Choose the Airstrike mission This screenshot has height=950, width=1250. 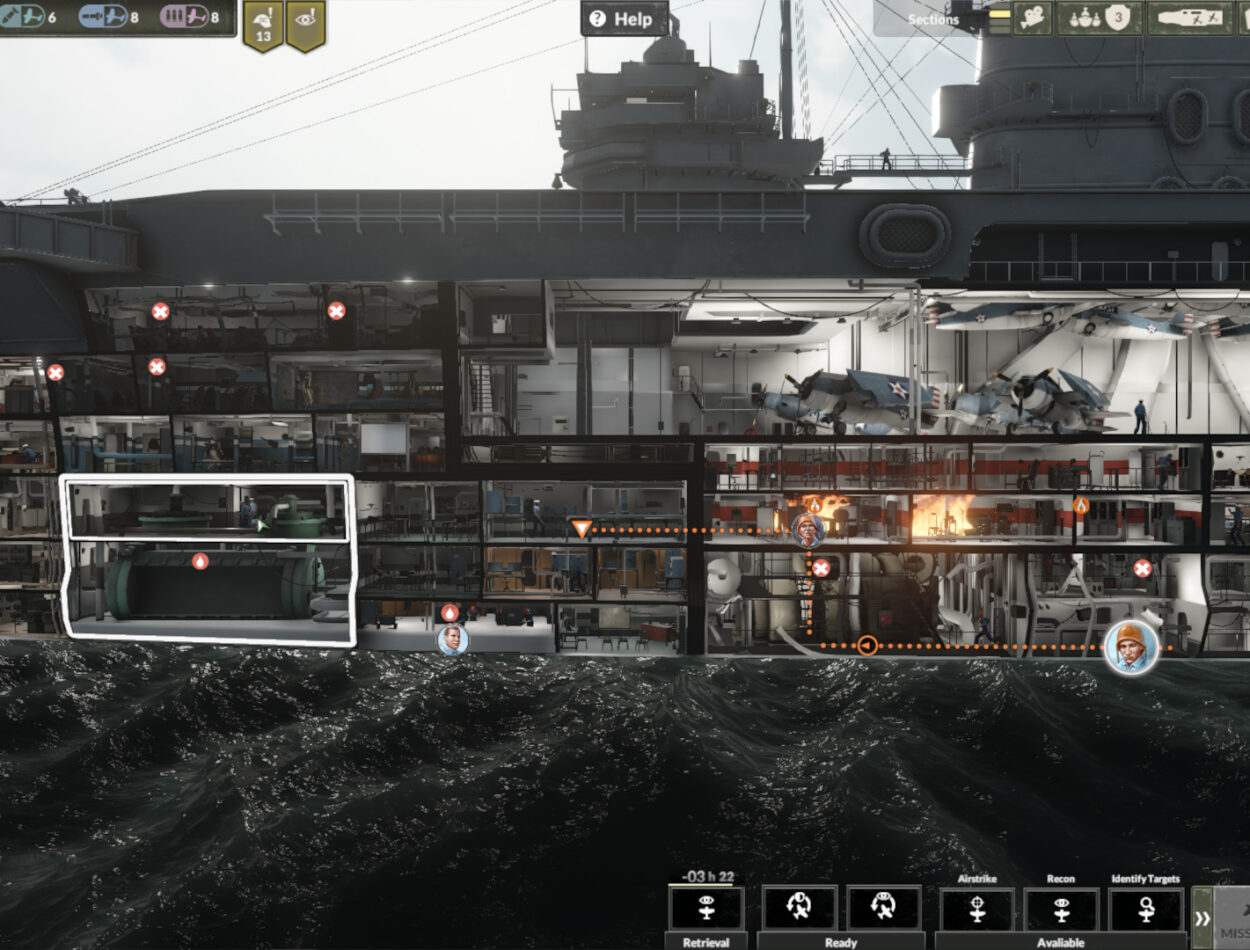(x=976, y=909)
